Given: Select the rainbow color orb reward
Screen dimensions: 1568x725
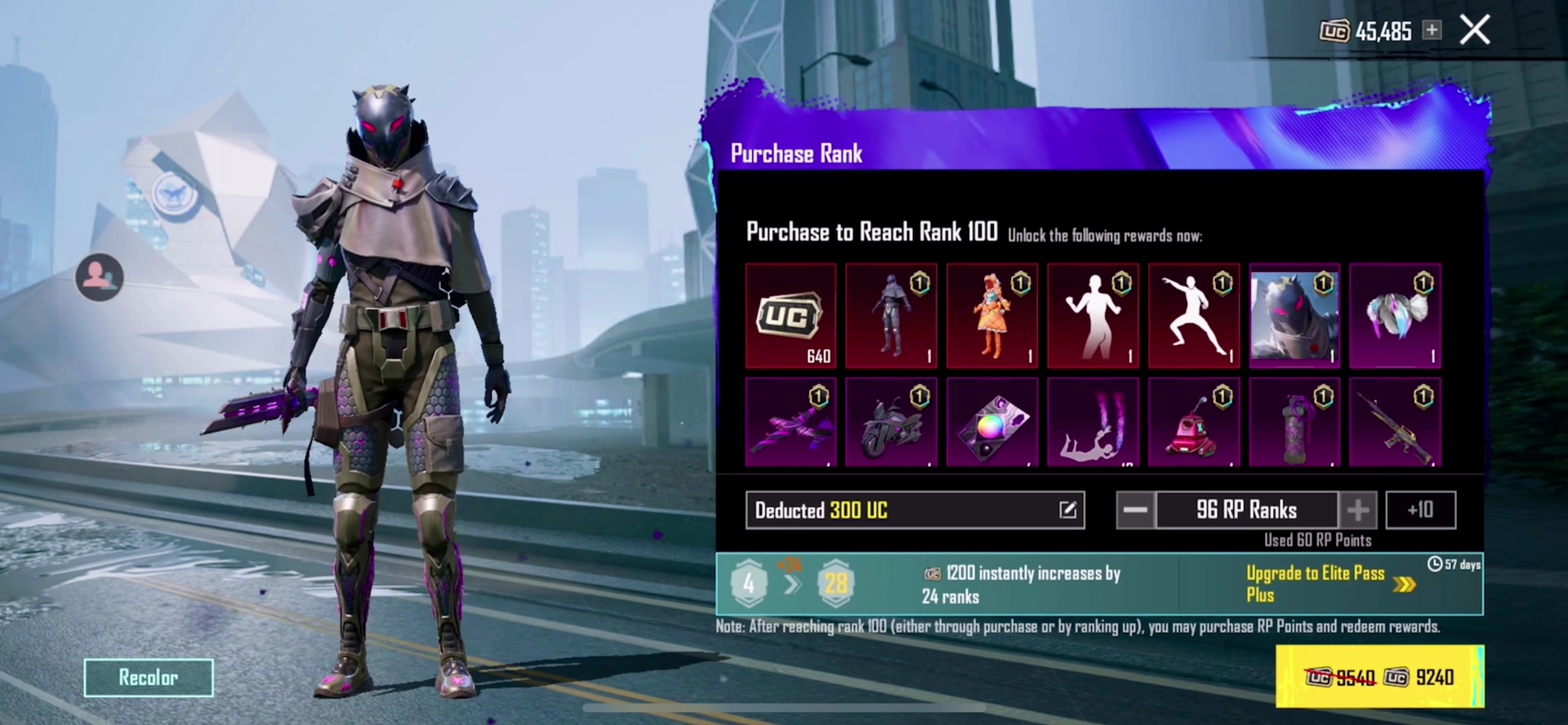Looking at the screenshot, I should point(992,422).
